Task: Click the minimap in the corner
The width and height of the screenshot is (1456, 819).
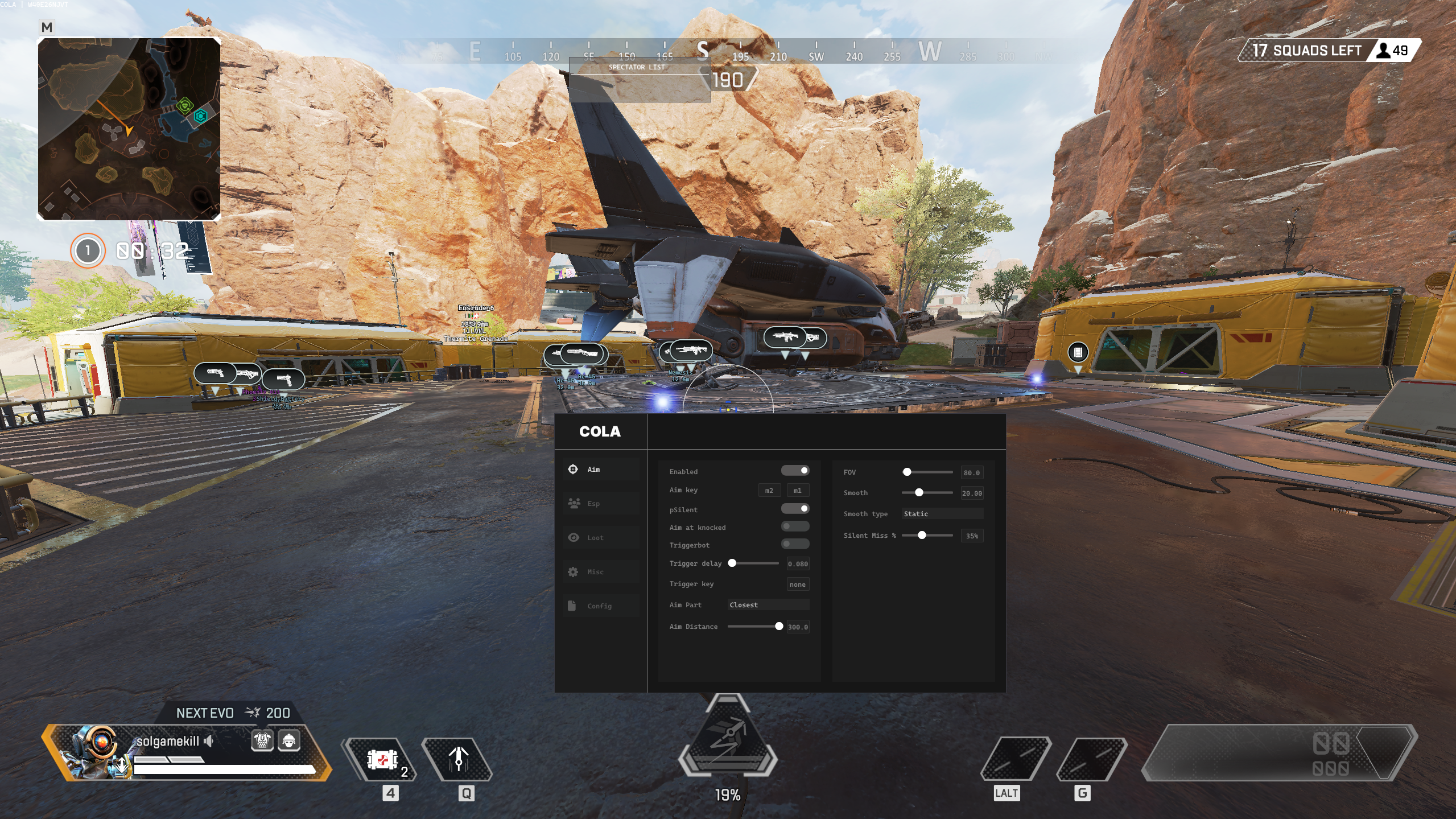Action: pyautogui.click(x=129, y=129)
